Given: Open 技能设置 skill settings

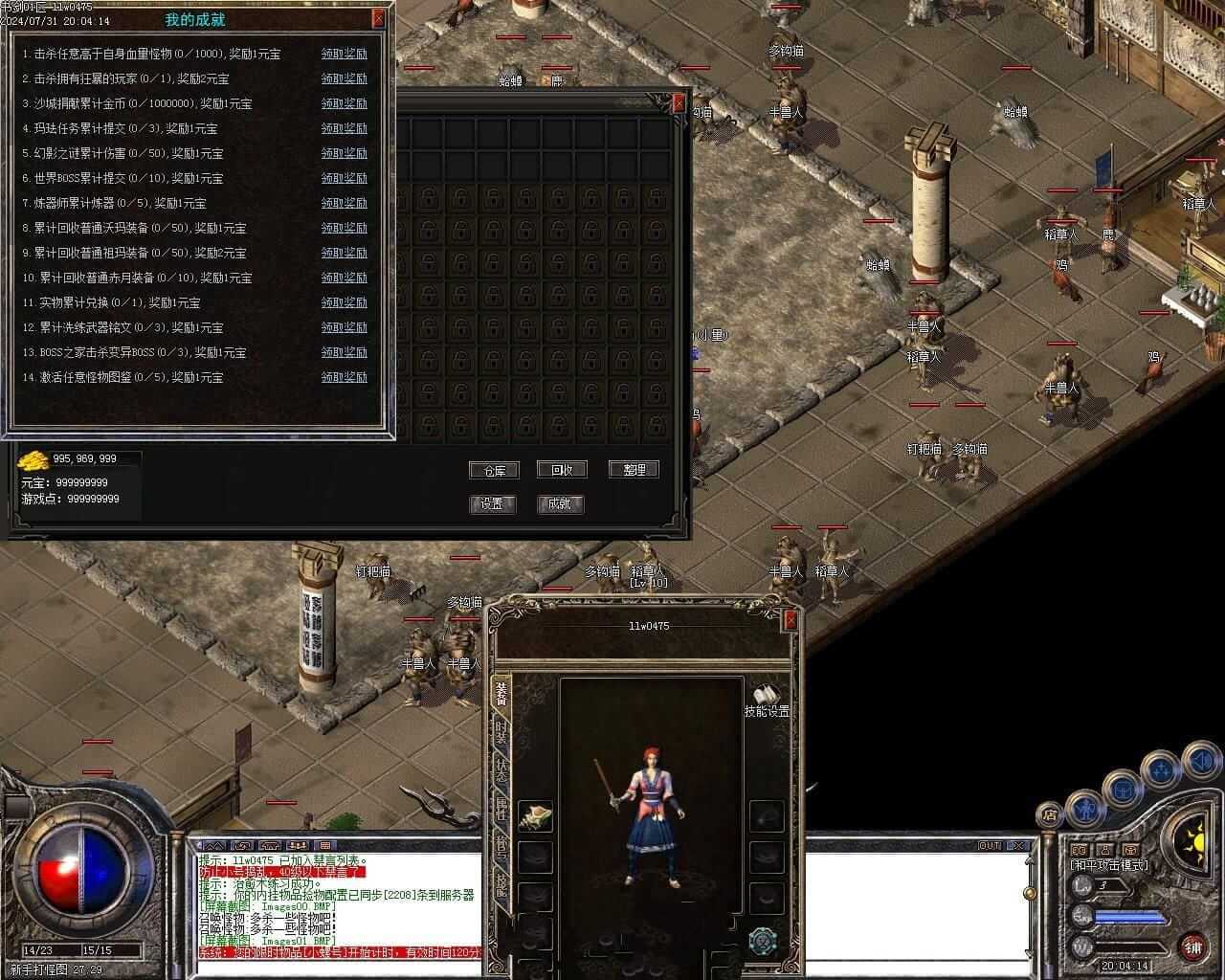Looking at the screenshot, I should tap(767, 702).
